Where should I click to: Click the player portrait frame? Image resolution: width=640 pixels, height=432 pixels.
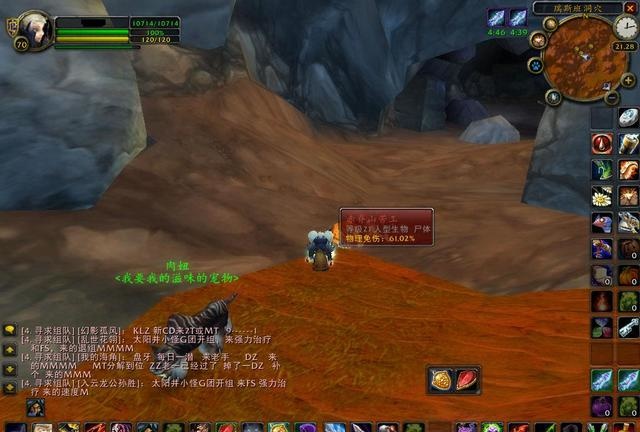(x=32, y=29)
